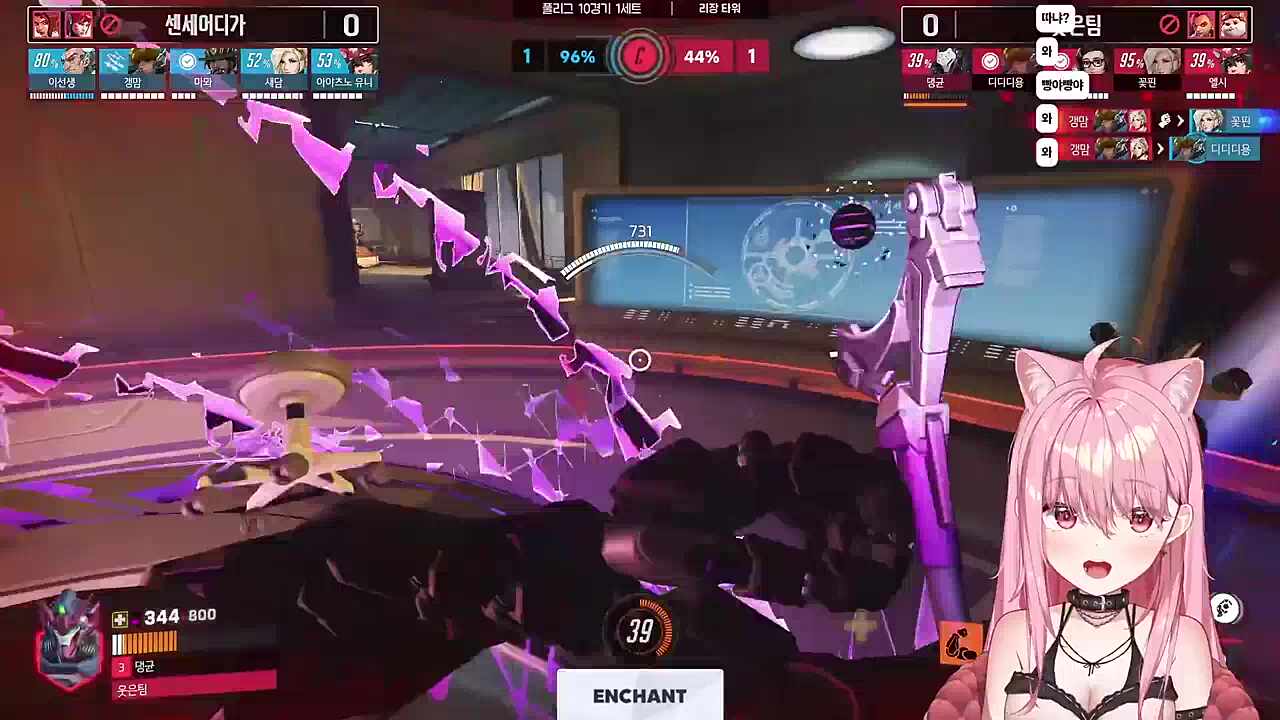The height and width of the screenshot is (720, 1280).
Task: Click the Ramattra hero portrait
Action: (x=68, y=638)
